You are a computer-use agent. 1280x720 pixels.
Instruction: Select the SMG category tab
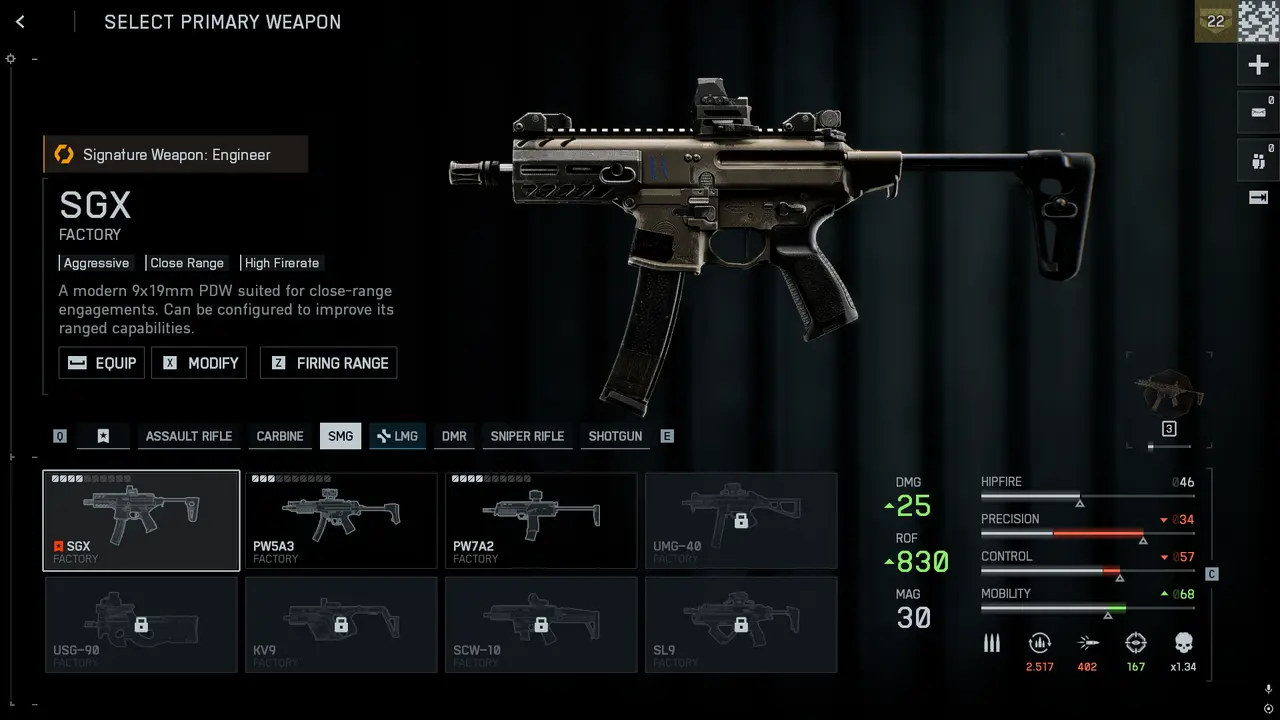click(340, 436)
